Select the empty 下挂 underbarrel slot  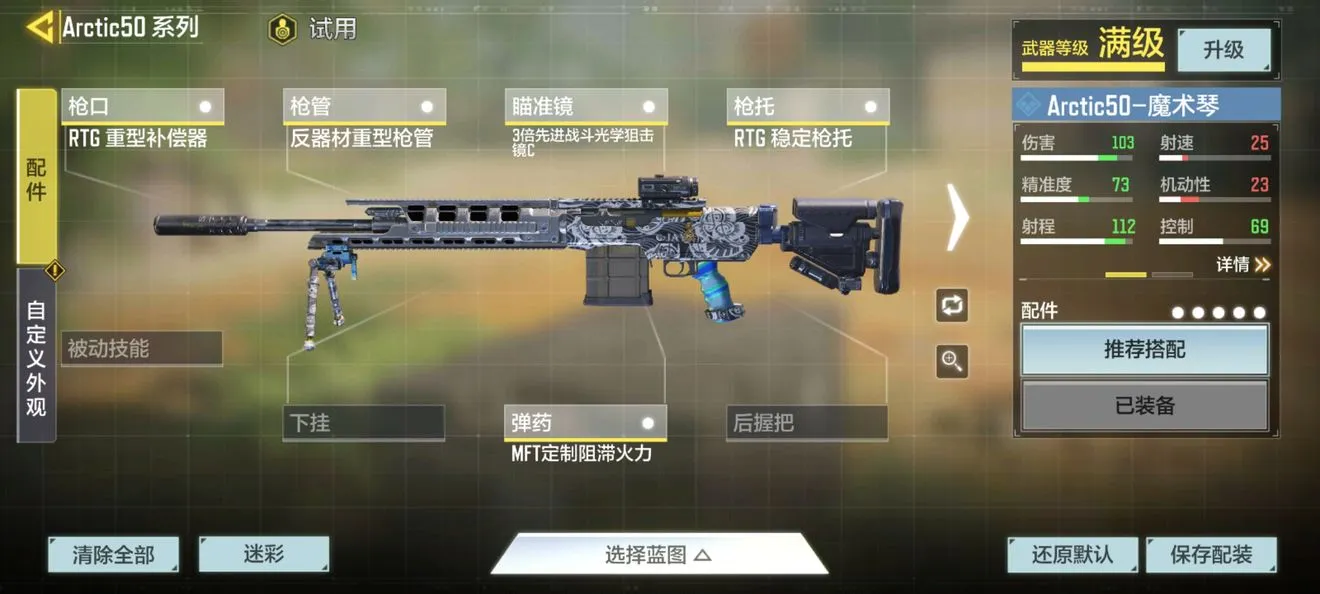[364, 423]
